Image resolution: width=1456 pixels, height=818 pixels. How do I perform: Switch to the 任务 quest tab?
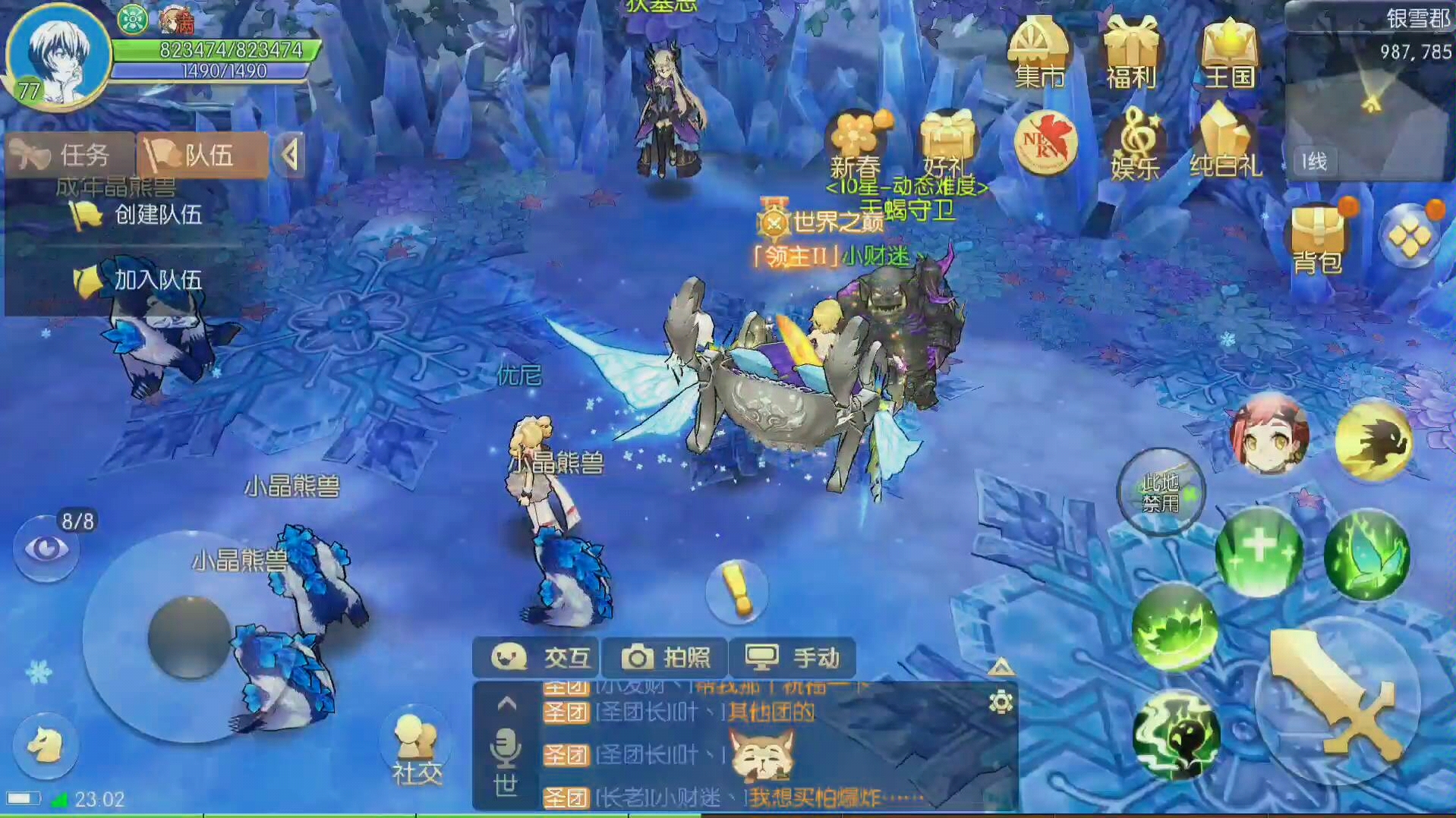point(70,156)
